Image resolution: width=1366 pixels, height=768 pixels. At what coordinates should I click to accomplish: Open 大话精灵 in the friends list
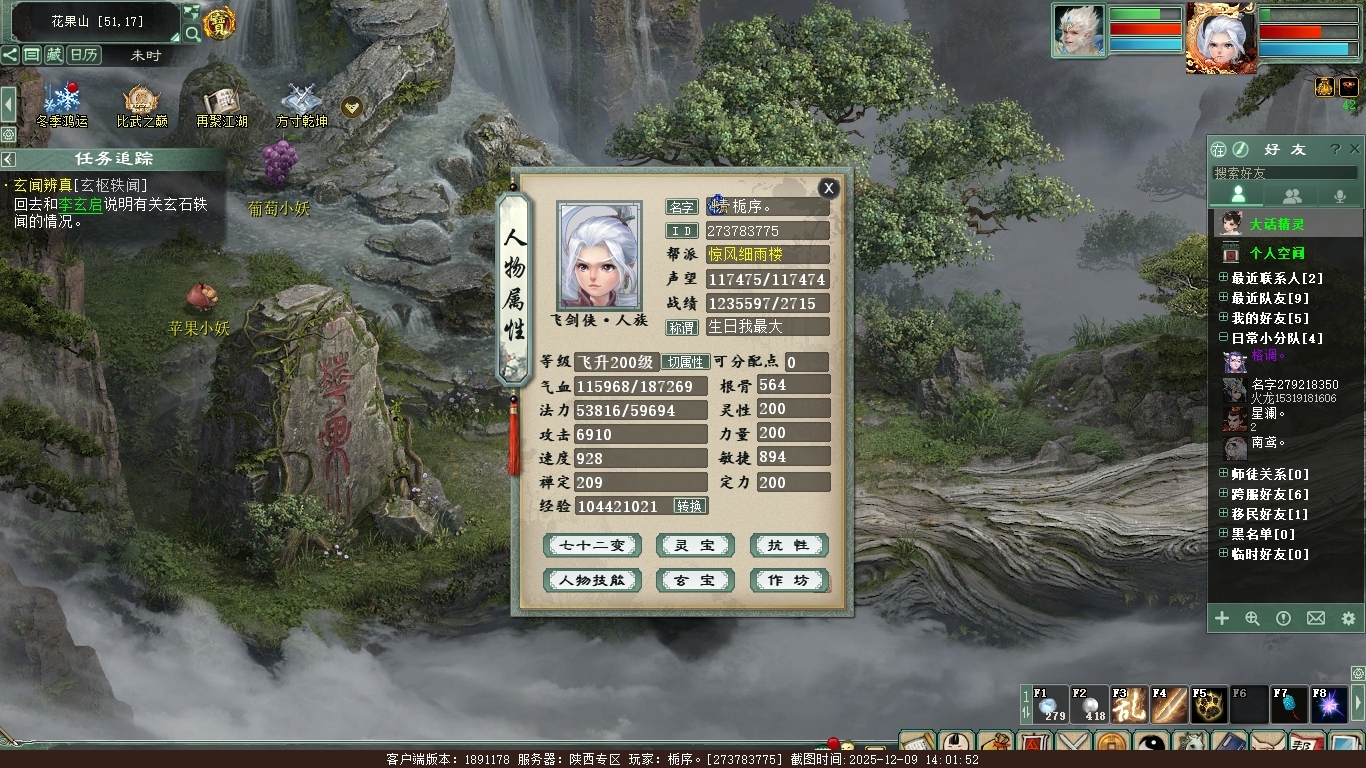[x=1276, y=224]
